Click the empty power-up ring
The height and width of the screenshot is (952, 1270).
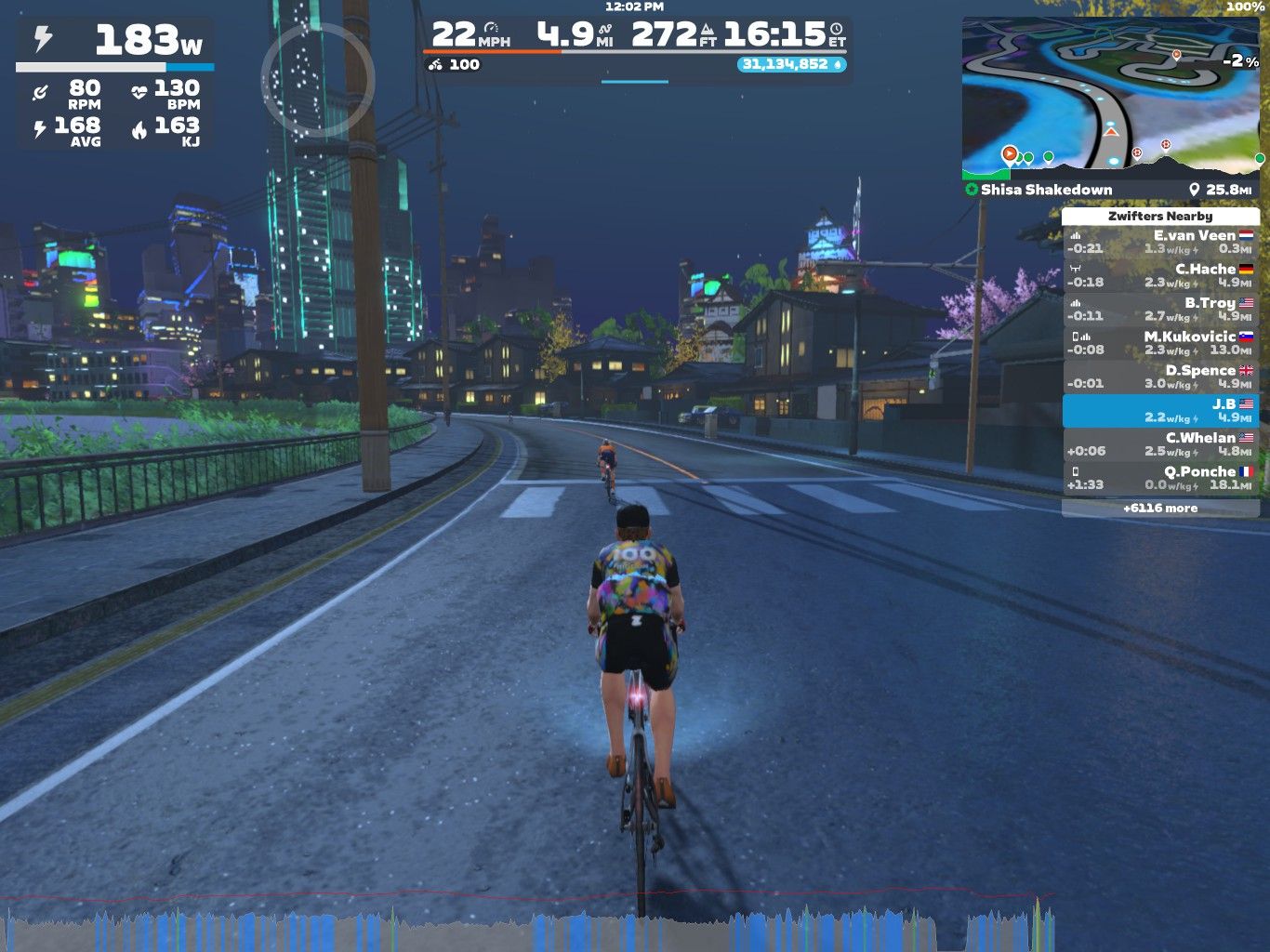(x=317, y=80)
